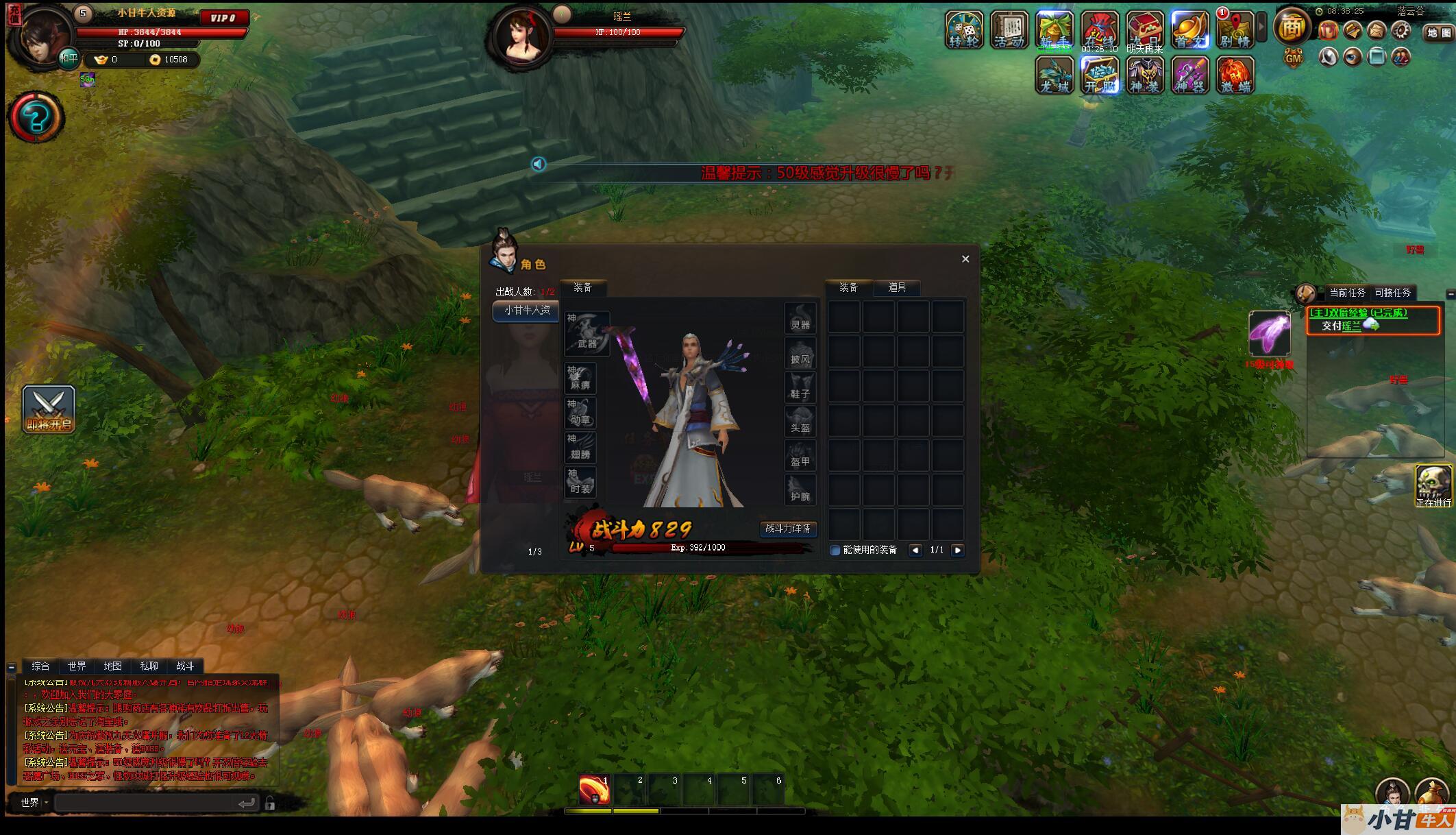Viewport: 1456px width, 835px height.
Task: Click the chat message input field
Action: 147,803
